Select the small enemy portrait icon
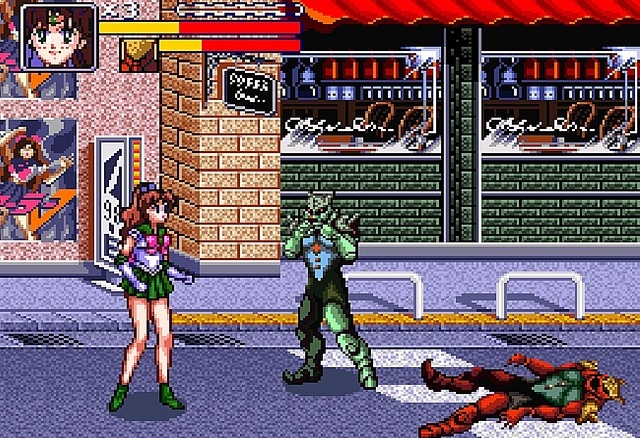This screenshot has width=640, height=438. click(x=137, y=54)
